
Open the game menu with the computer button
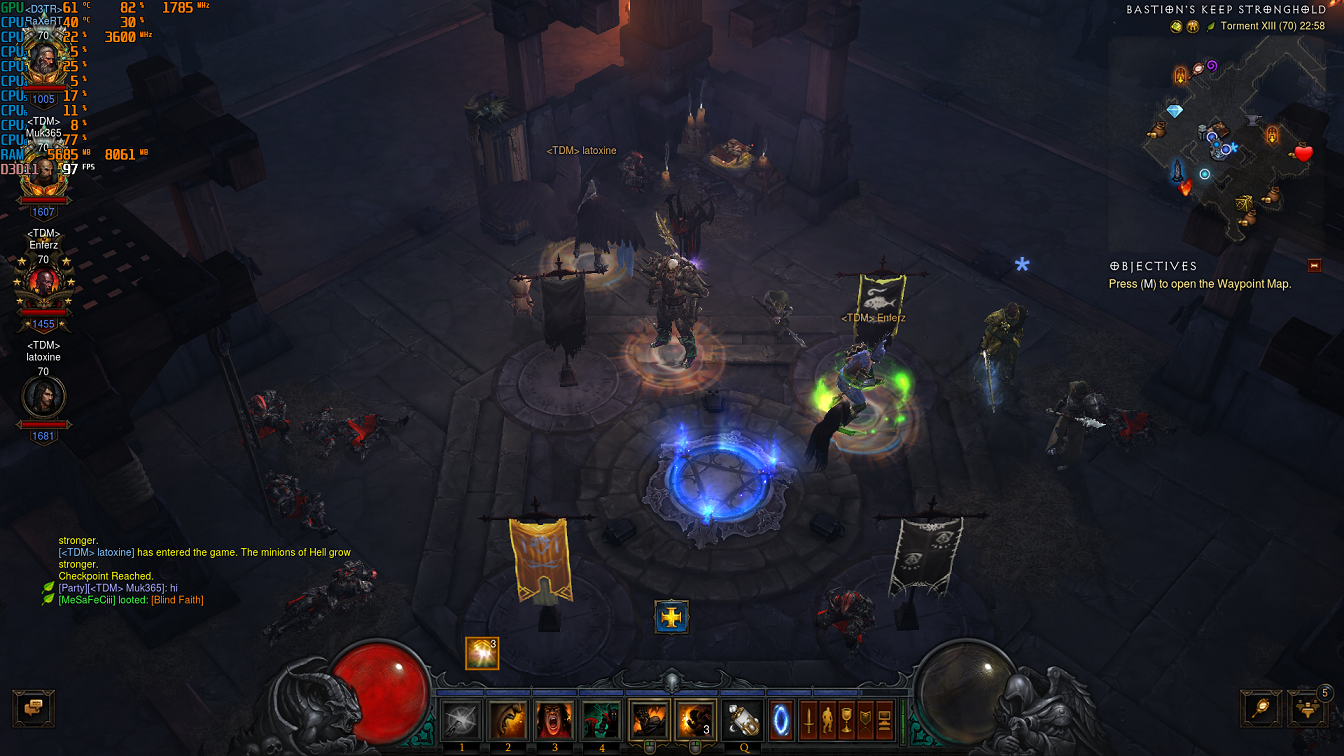(x=884, y=720)
